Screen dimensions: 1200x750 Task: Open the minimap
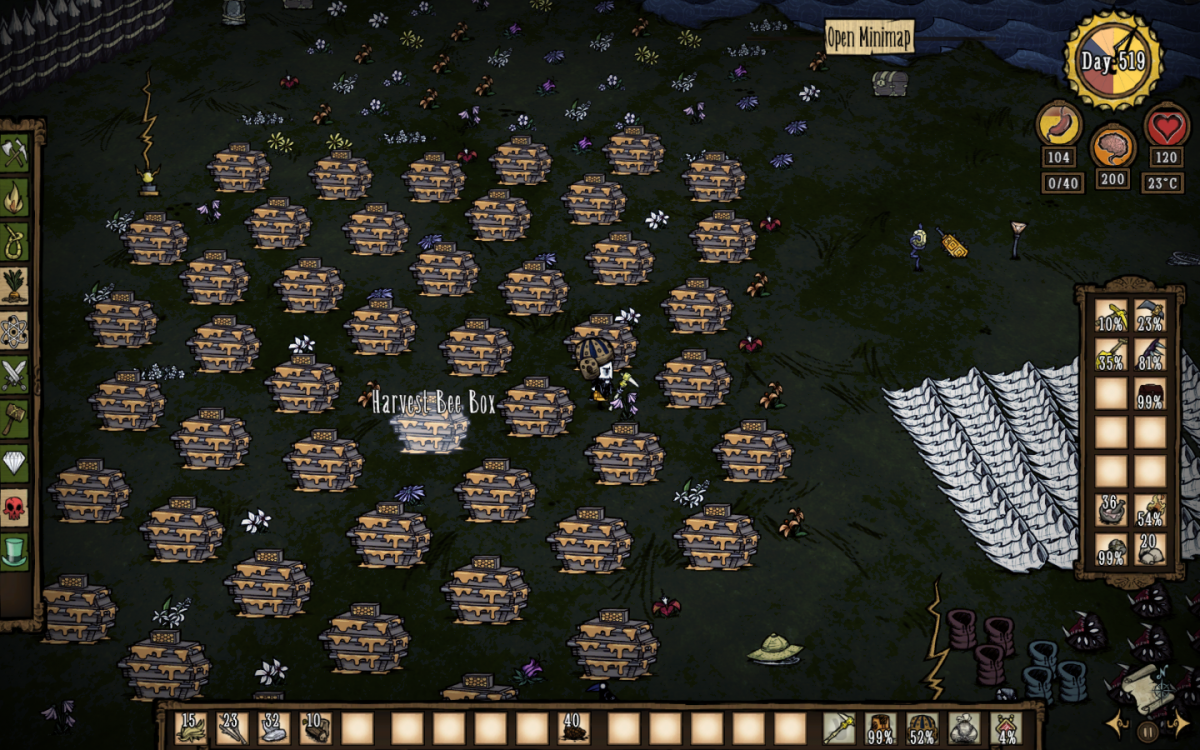click(x=869, y=38)
